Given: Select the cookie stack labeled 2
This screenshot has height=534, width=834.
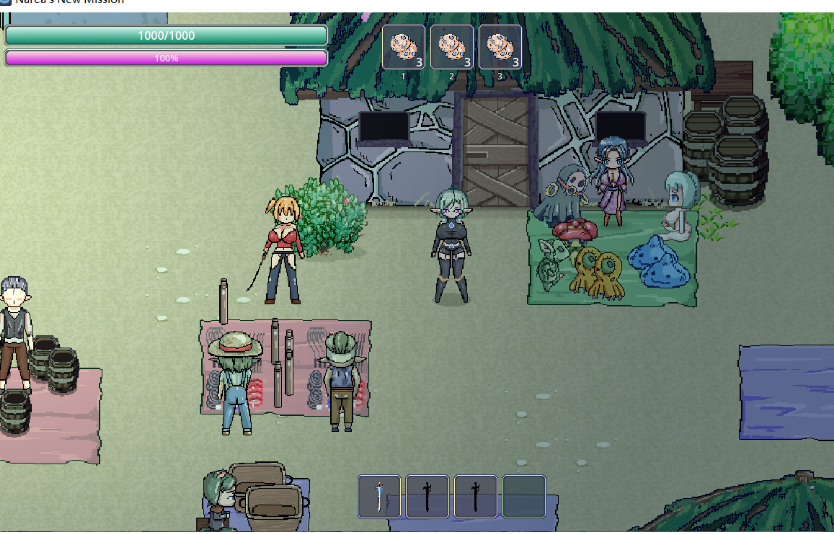Looking at the screenshot, I should pyautogui.click(x=452, y=47).
